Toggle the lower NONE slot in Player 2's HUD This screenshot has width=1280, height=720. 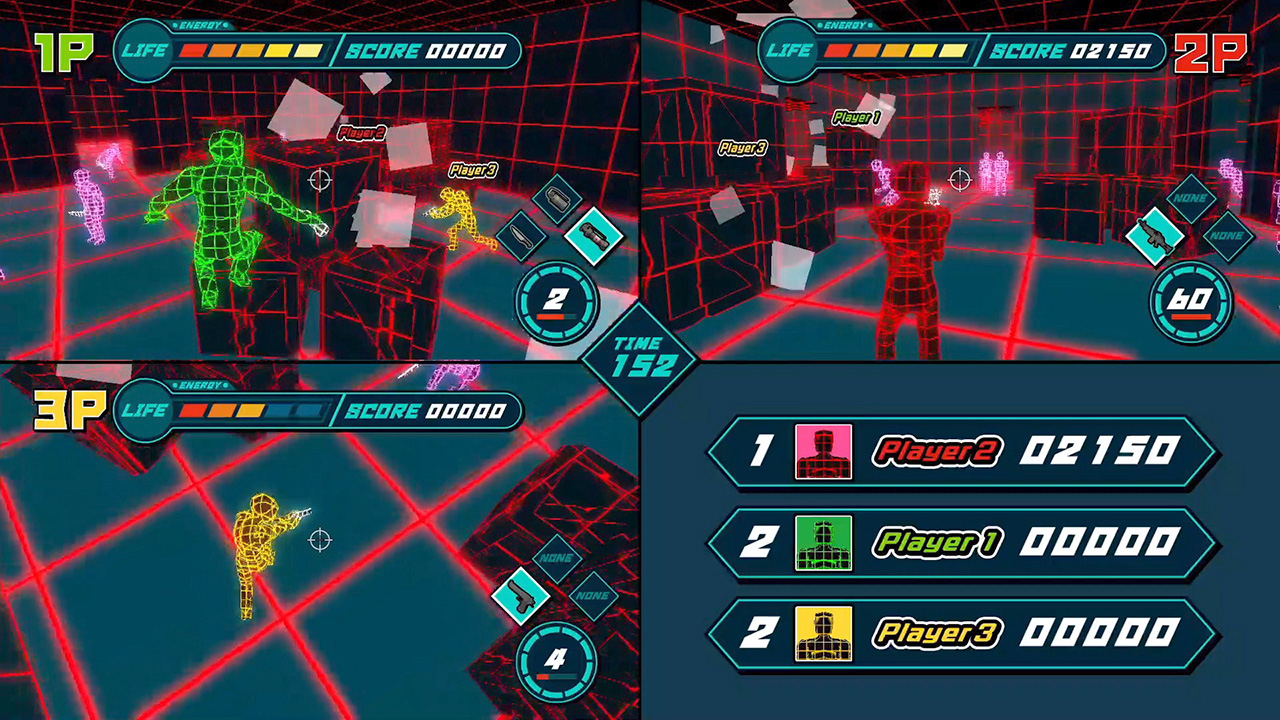tap(1228, 238)
